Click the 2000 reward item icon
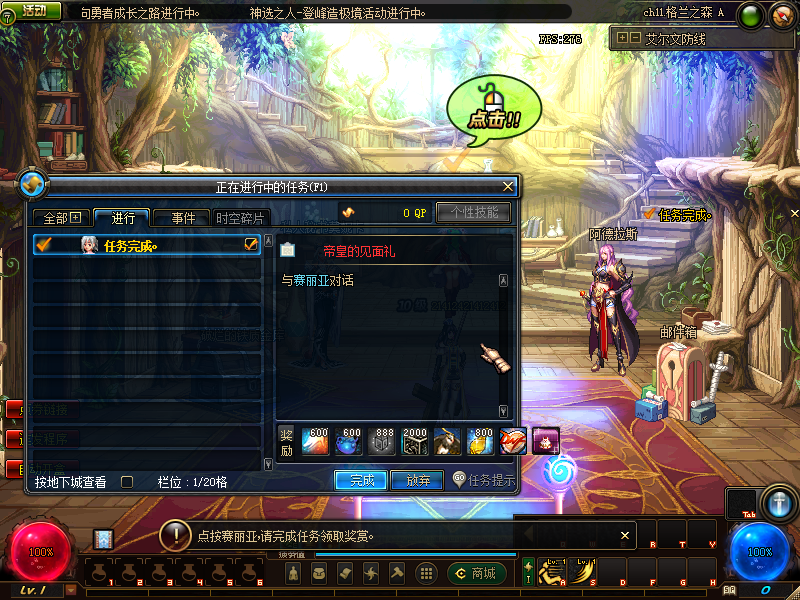This screenshot has width=800, height=600. point(415,440)
